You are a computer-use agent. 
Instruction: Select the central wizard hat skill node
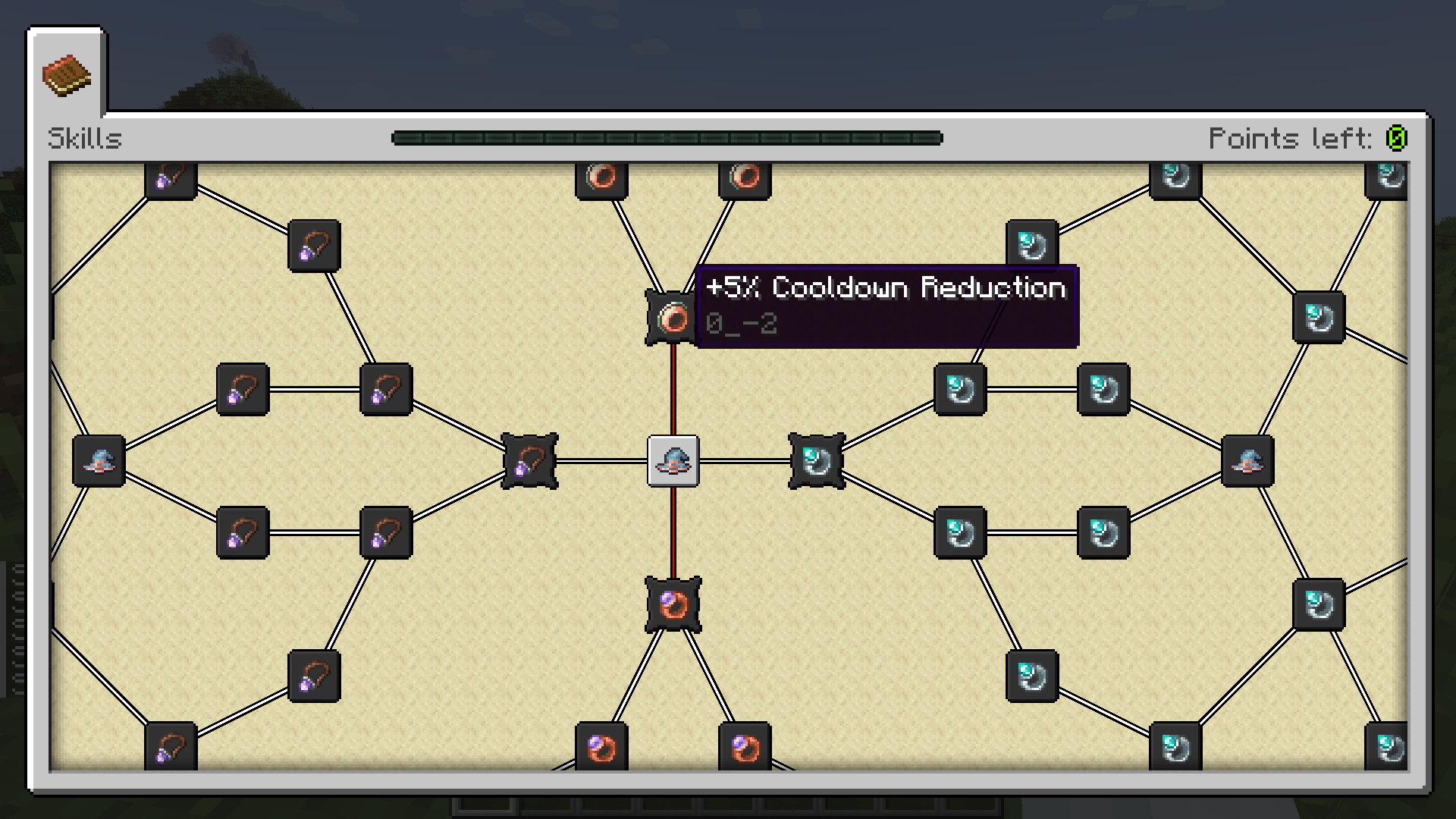pos(672,463)
